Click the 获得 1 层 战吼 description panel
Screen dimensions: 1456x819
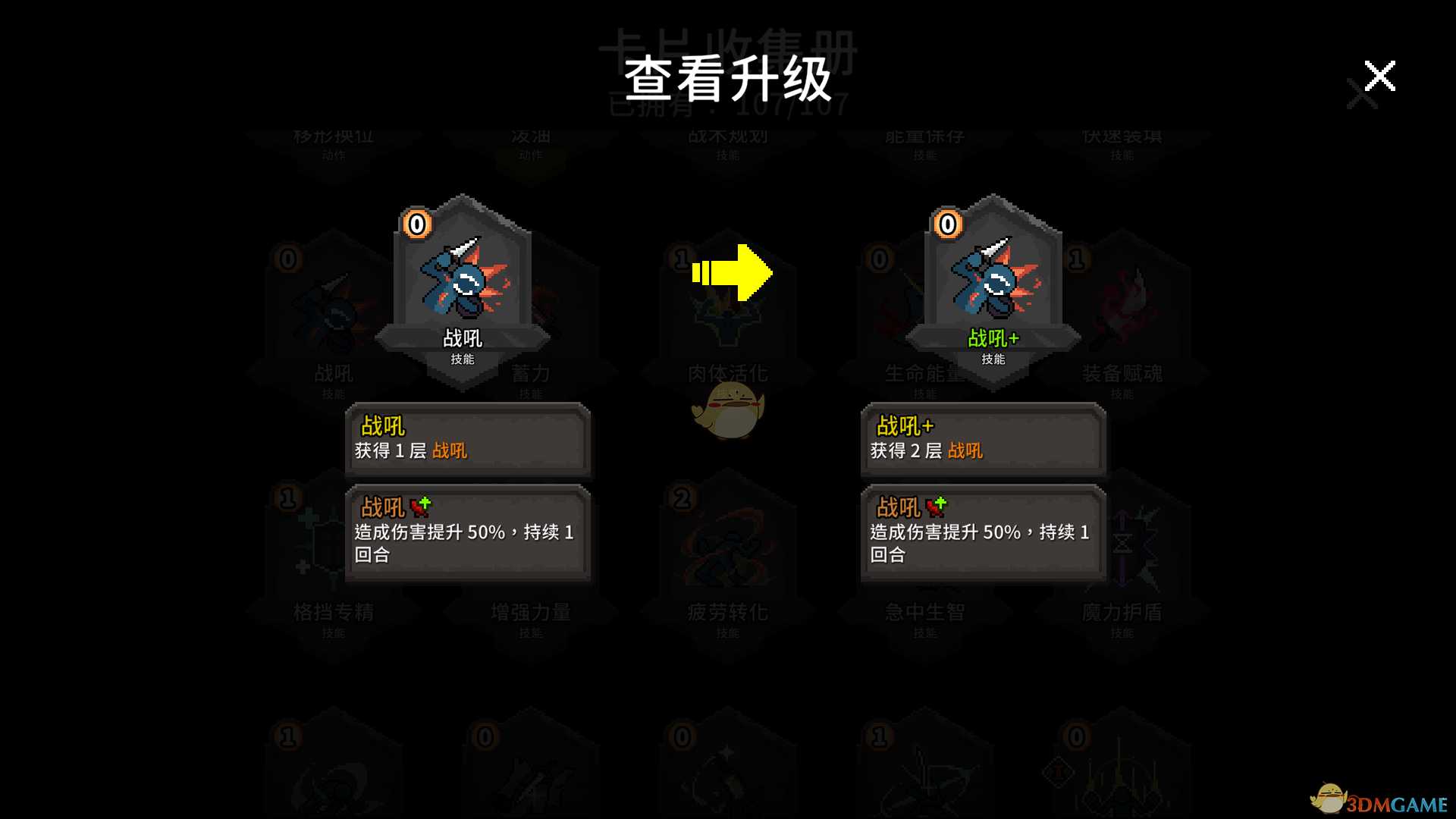467,440
